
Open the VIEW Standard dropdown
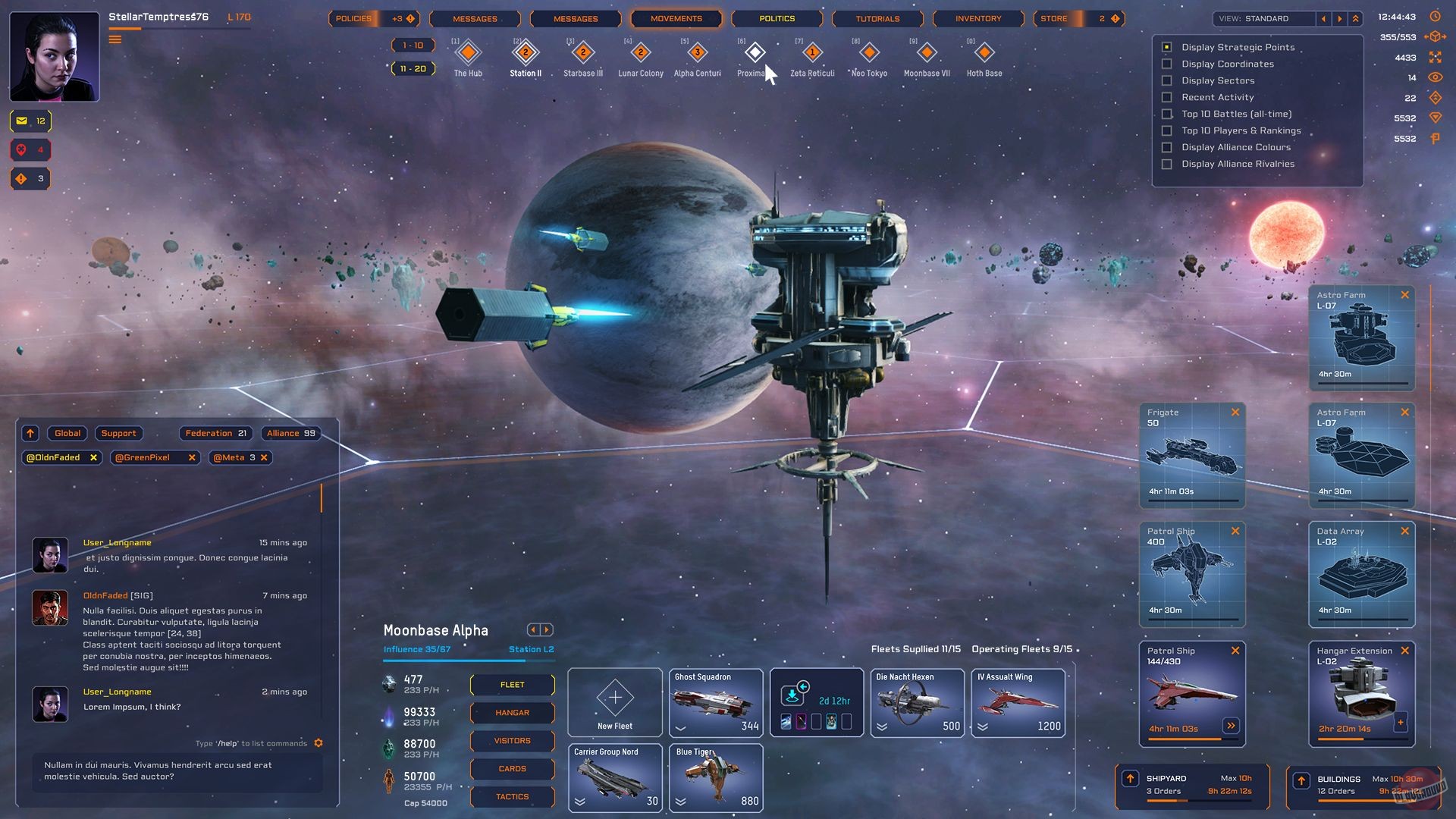tap(1263, 18)
